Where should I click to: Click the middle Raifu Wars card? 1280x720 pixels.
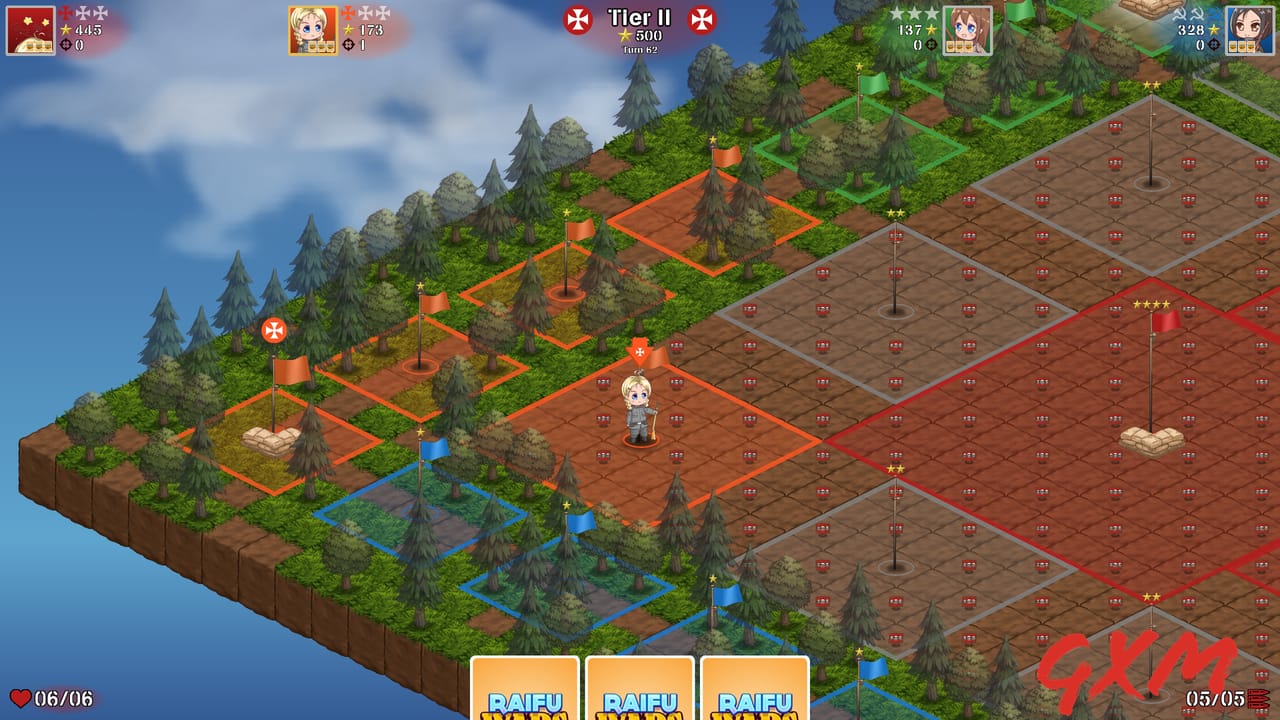[640, 690]
